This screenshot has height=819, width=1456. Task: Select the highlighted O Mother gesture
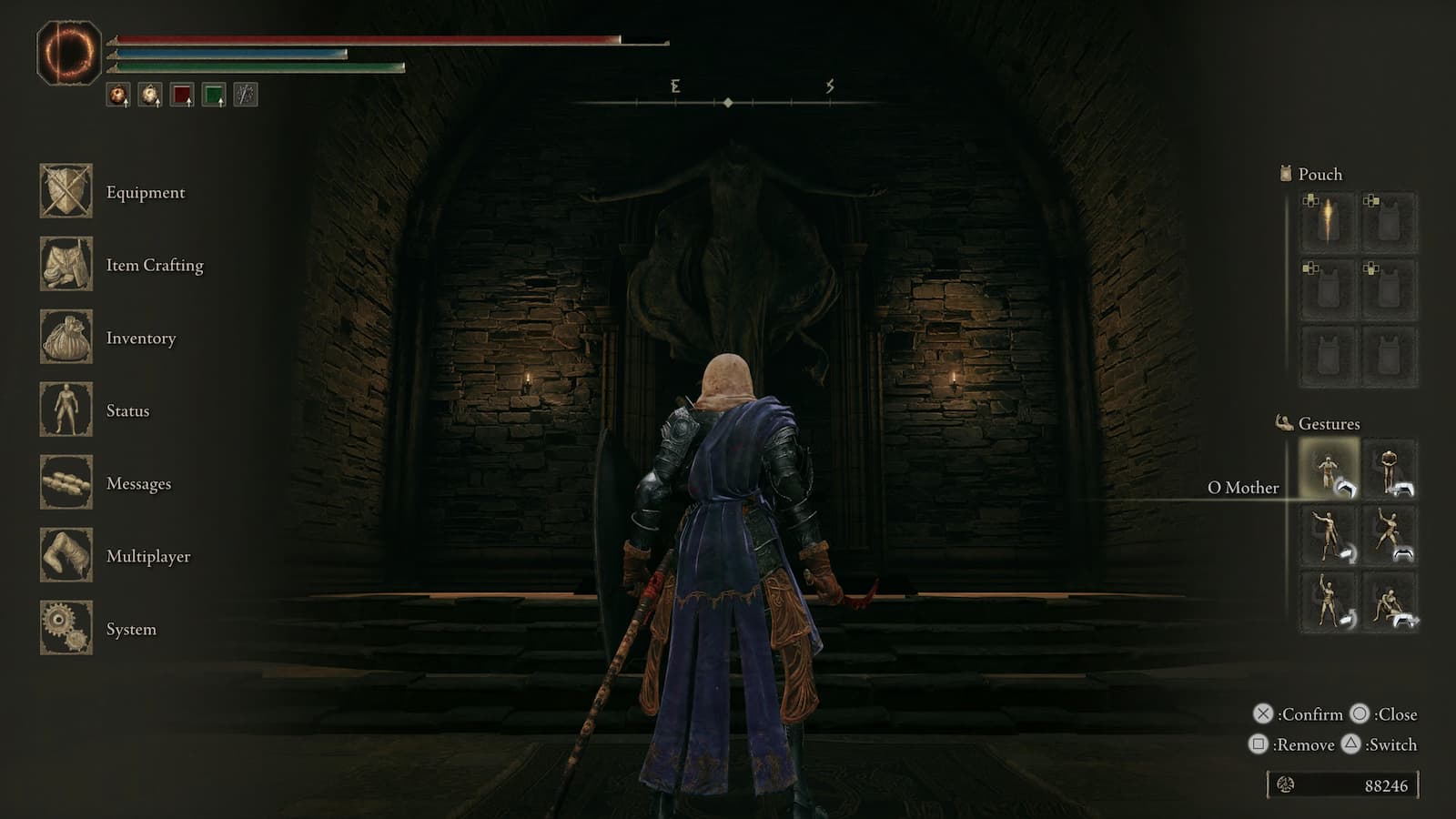pos(1326,470)
